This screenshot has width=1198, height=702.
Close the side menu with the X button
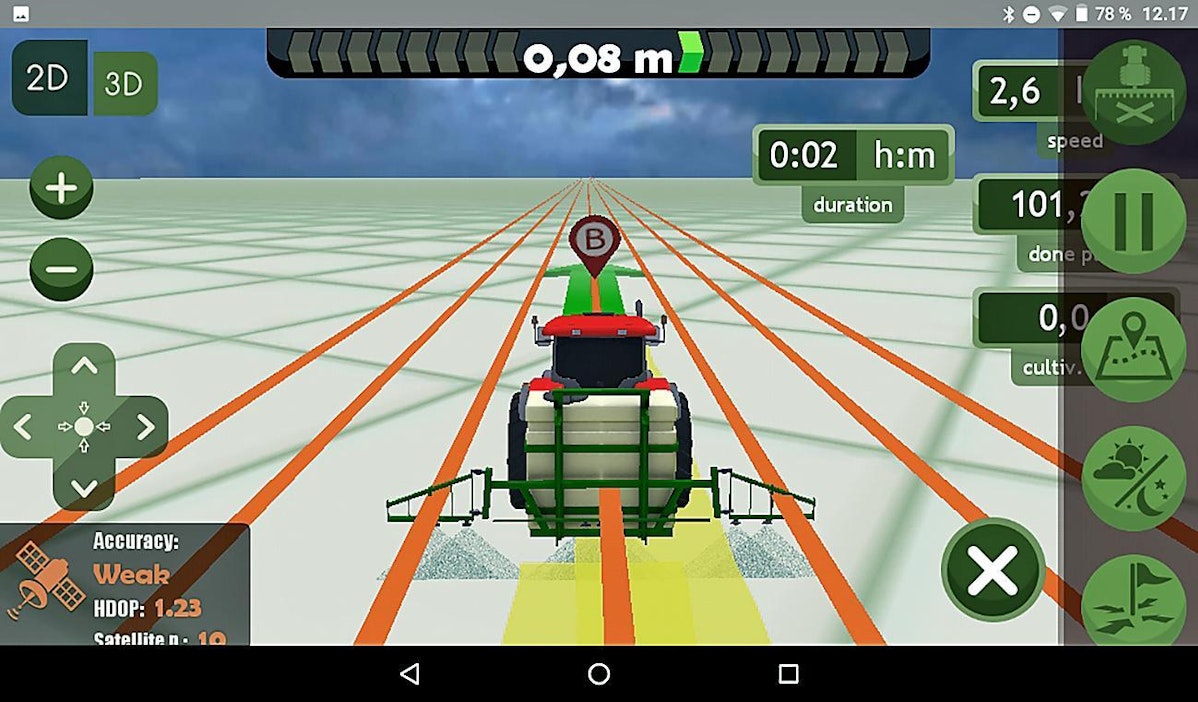tap(992, 570)
